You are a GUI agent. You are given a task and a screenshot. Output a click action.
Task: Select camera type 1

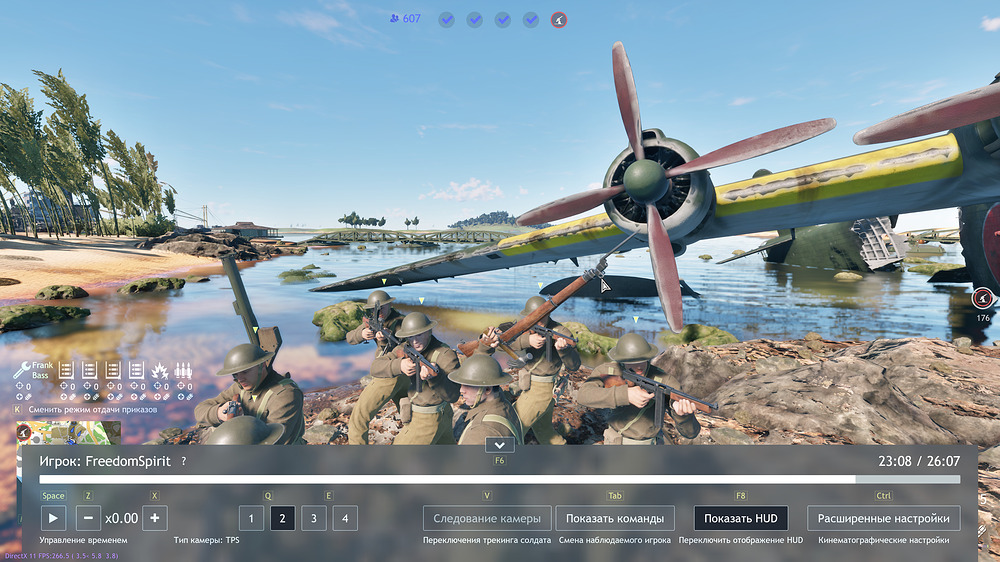click(x=251, y=518)
